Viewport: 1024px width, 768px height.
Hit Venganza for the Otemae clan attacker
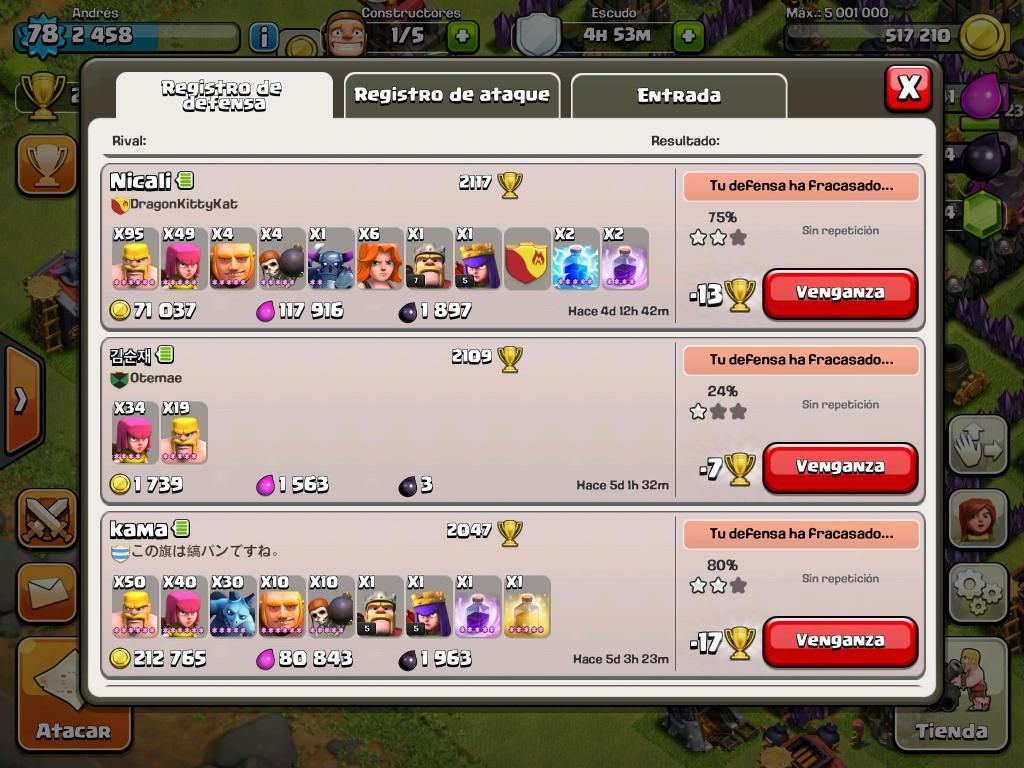tap(840, 467)
